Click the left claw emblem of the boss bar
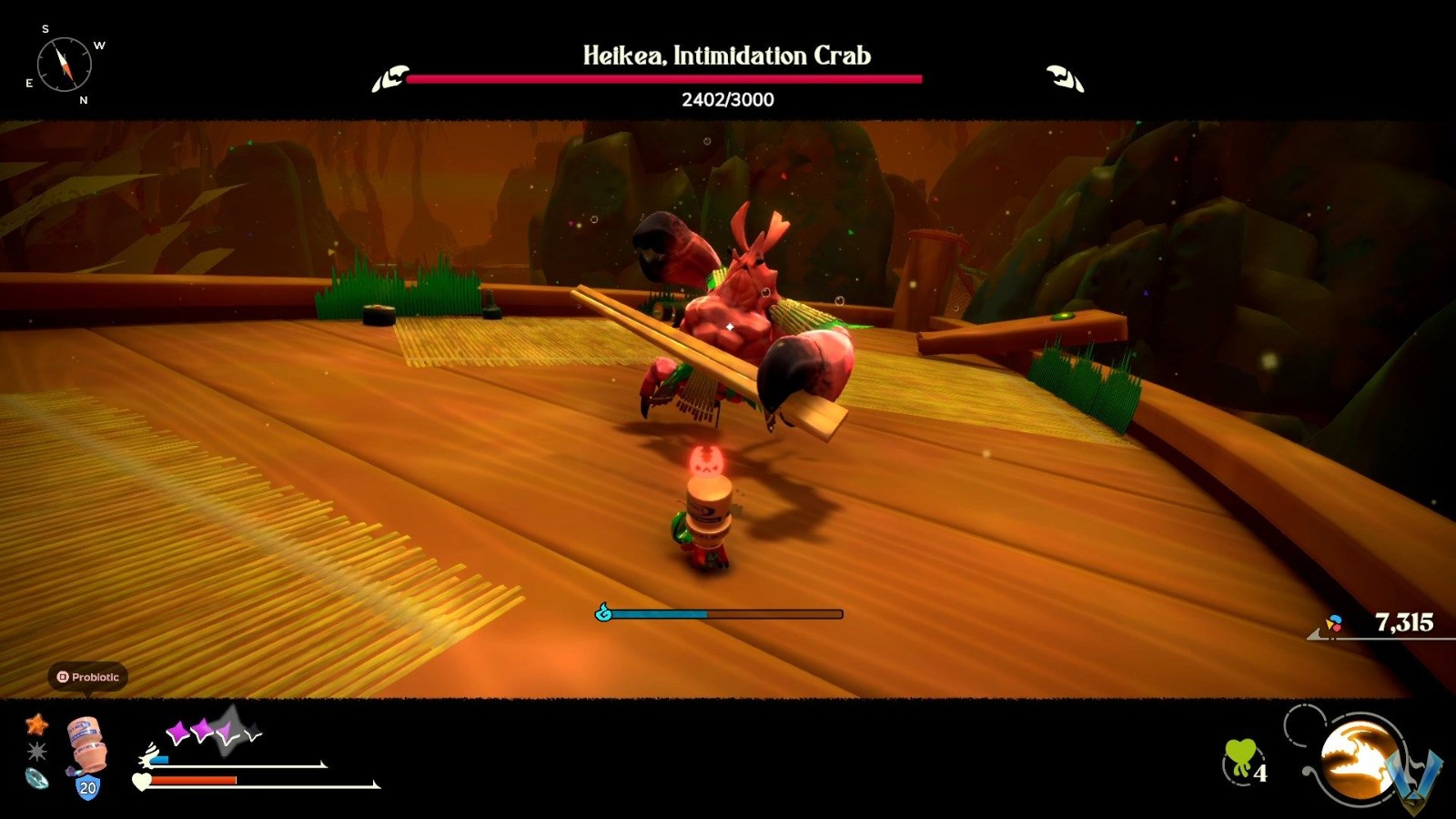The height and width of the screenshot is (819, 1456). tap(391, 80)
